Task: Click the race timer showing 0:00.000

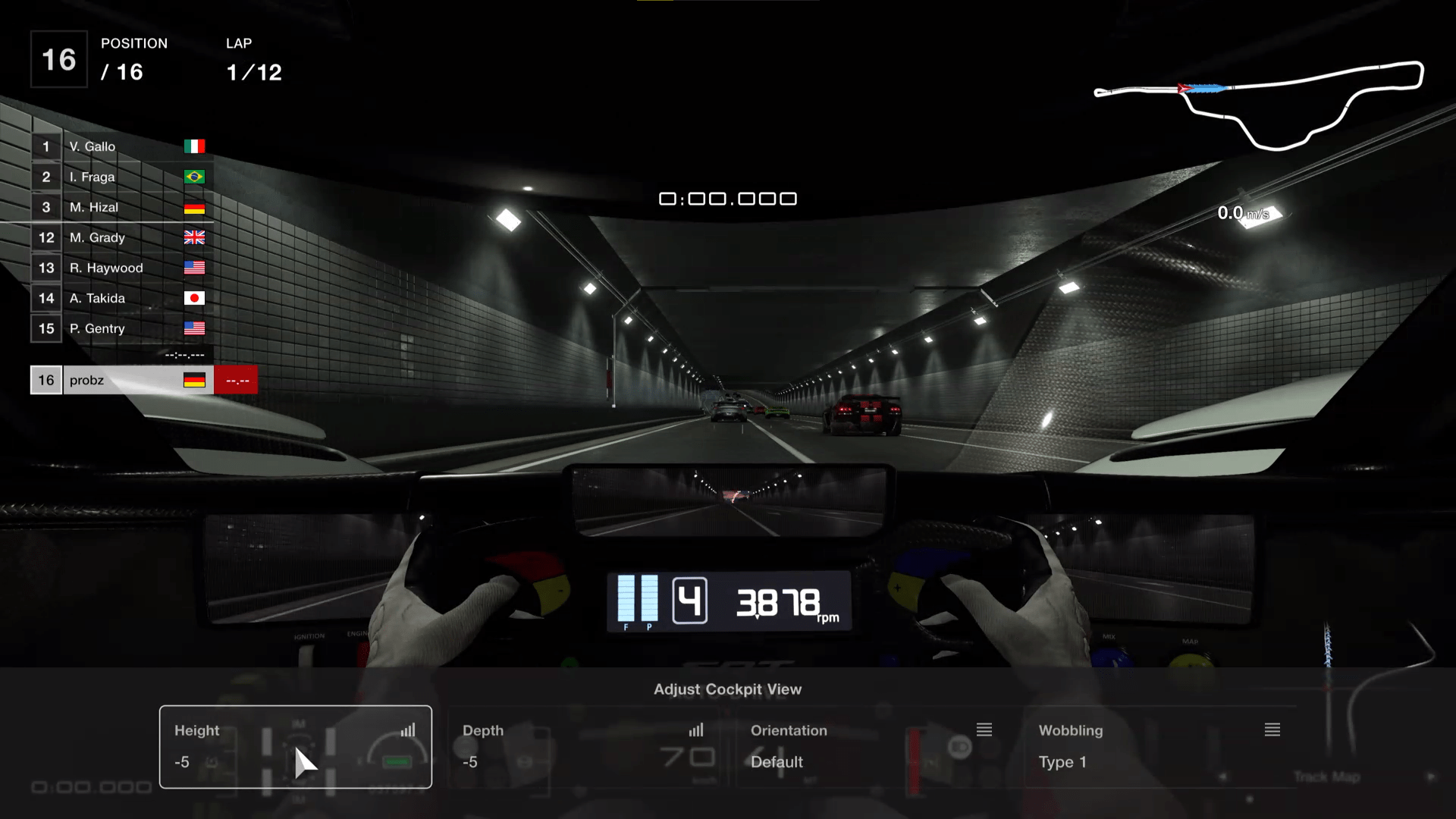Action: (728, 198)
